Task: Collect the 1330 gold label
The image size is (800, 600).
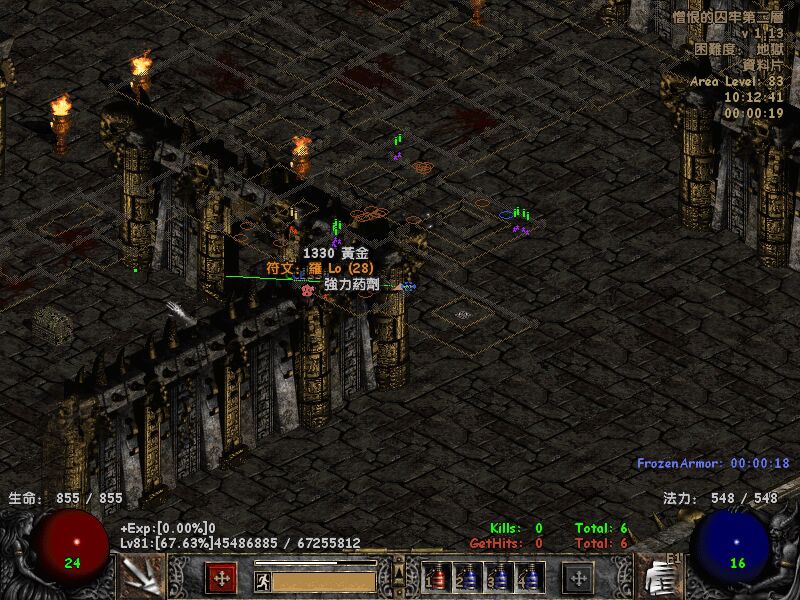Action: [335, 255]
